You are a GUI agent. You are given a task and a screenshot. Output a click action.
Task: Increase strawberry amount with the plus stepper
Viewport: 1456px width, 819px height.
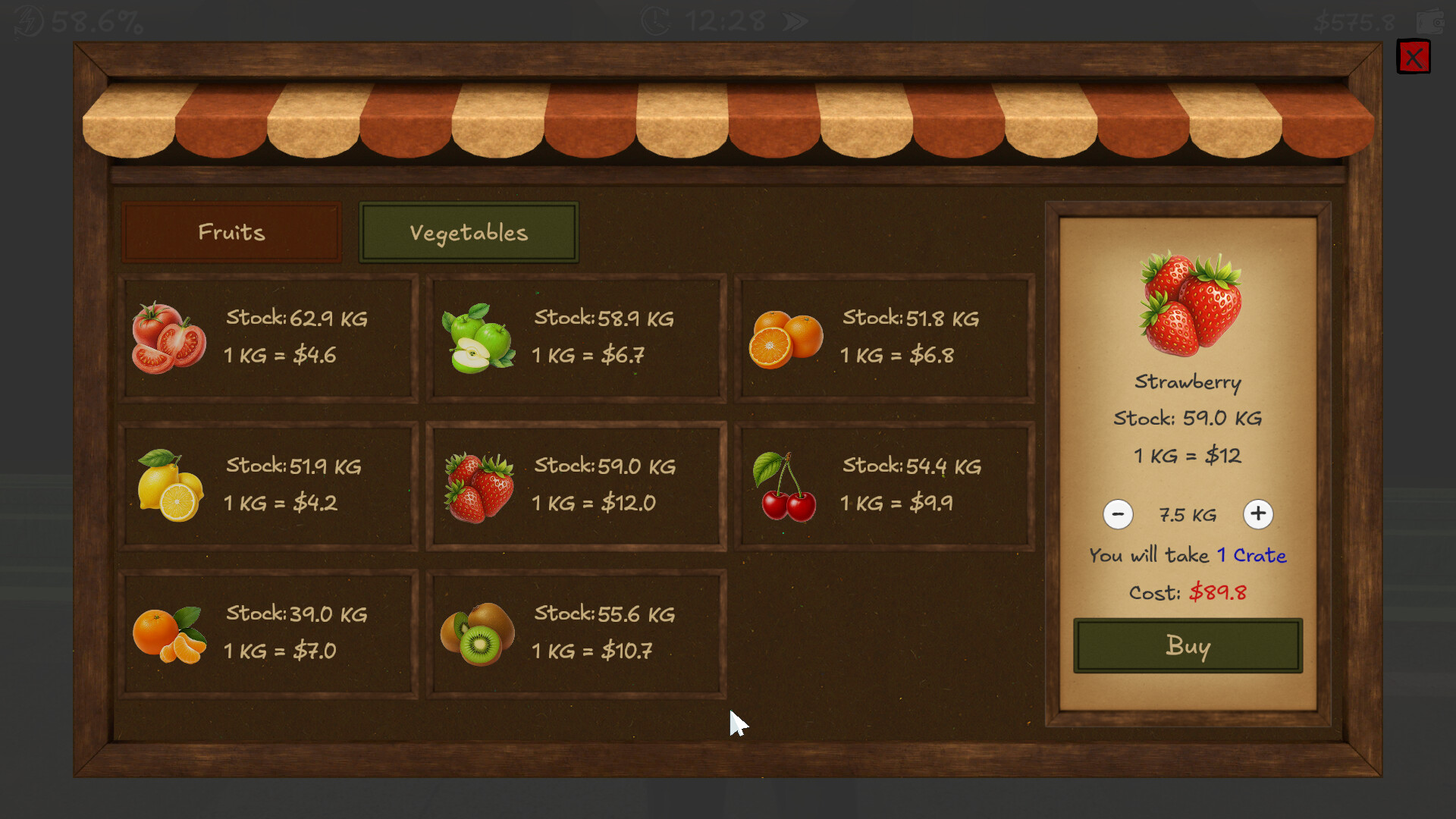click(1258, 514)
